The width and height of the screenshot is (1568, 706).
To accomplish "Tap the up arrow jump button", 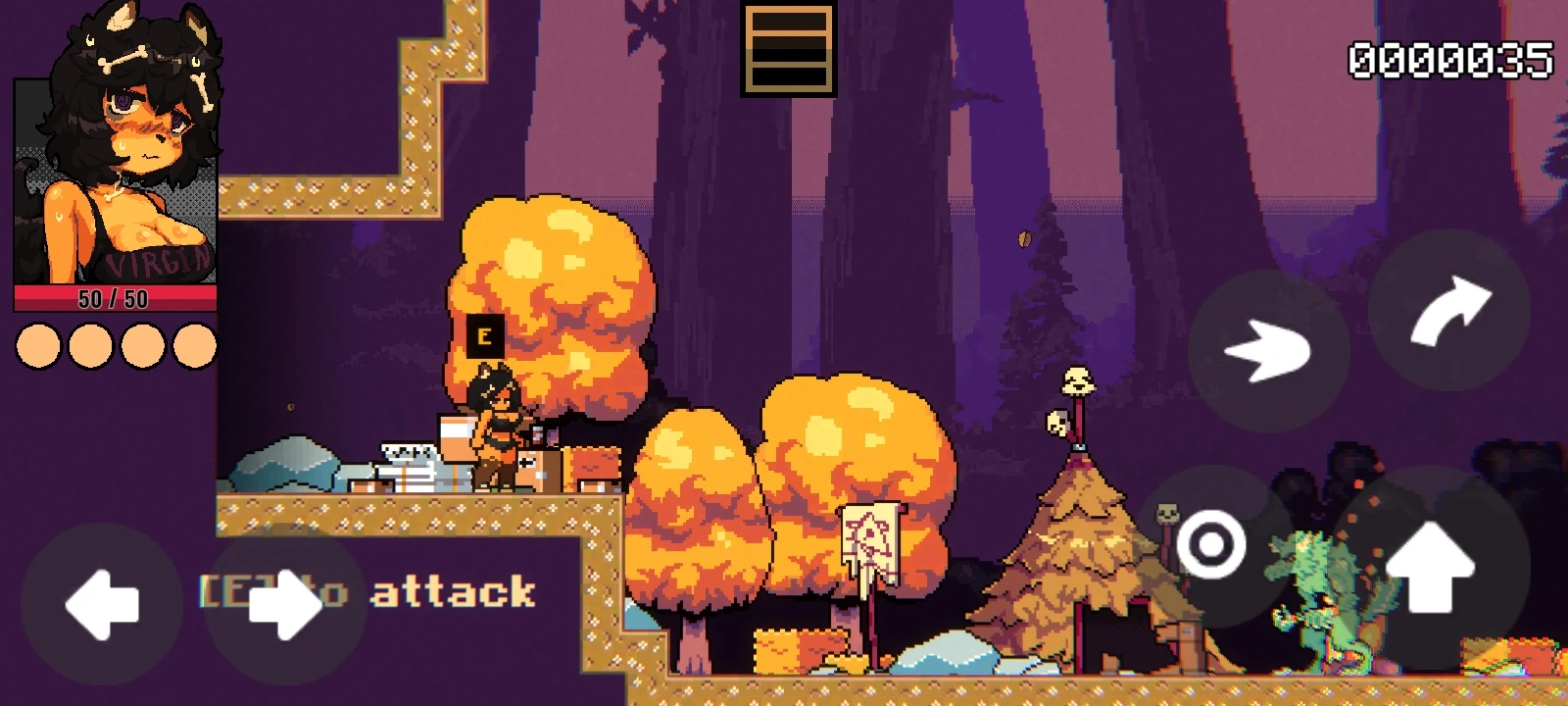I will 1430,567.
